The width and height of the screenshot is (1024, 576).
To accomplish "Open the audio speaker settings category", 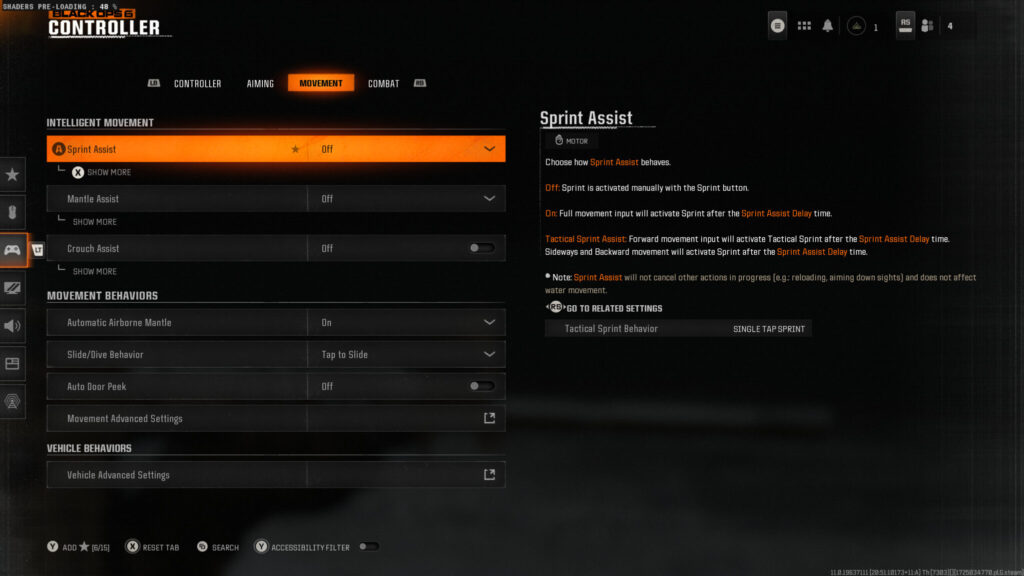I will click(12, 325).
